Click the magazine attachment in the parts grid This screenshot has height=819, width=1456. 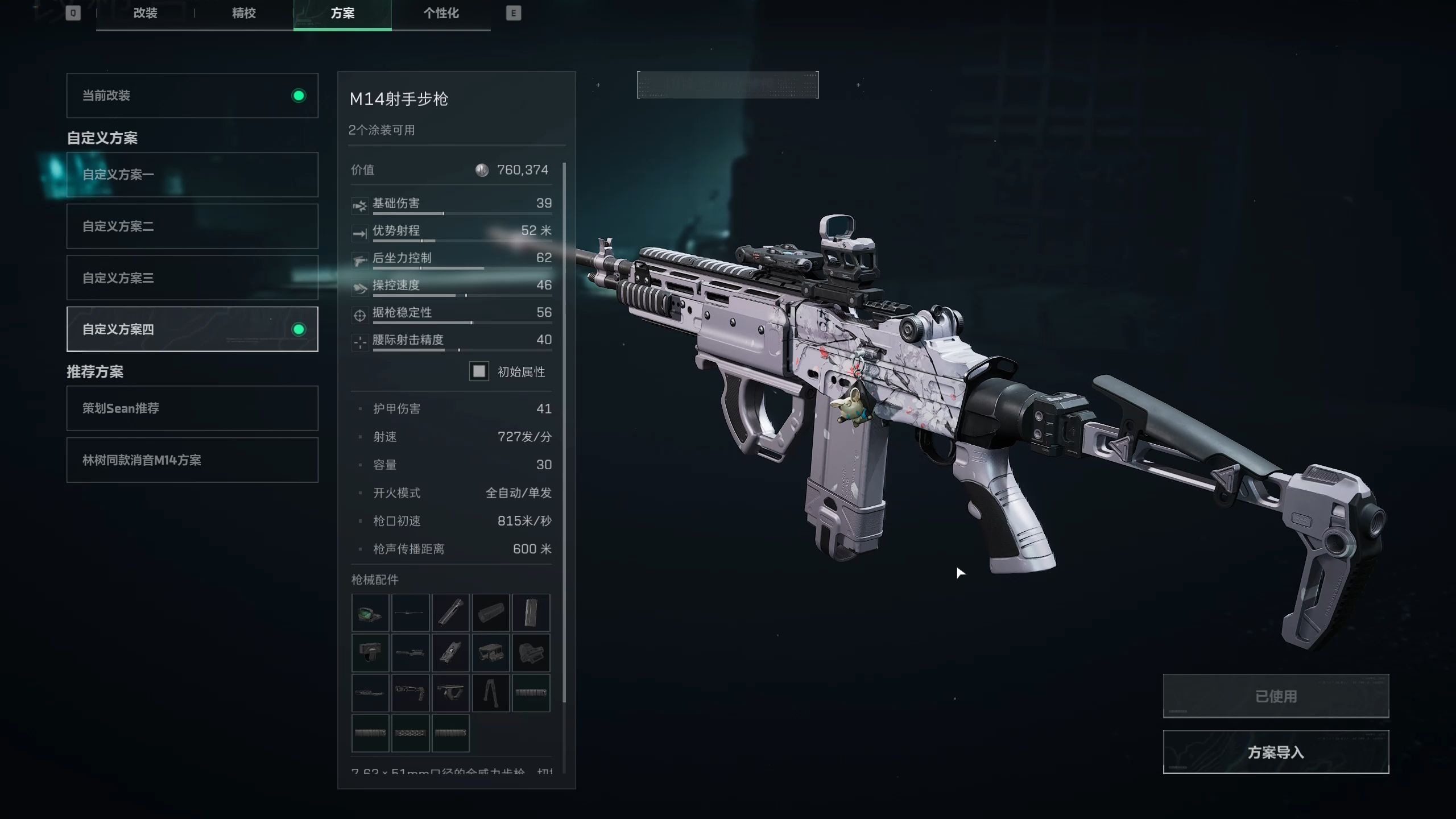pos(531,613)
